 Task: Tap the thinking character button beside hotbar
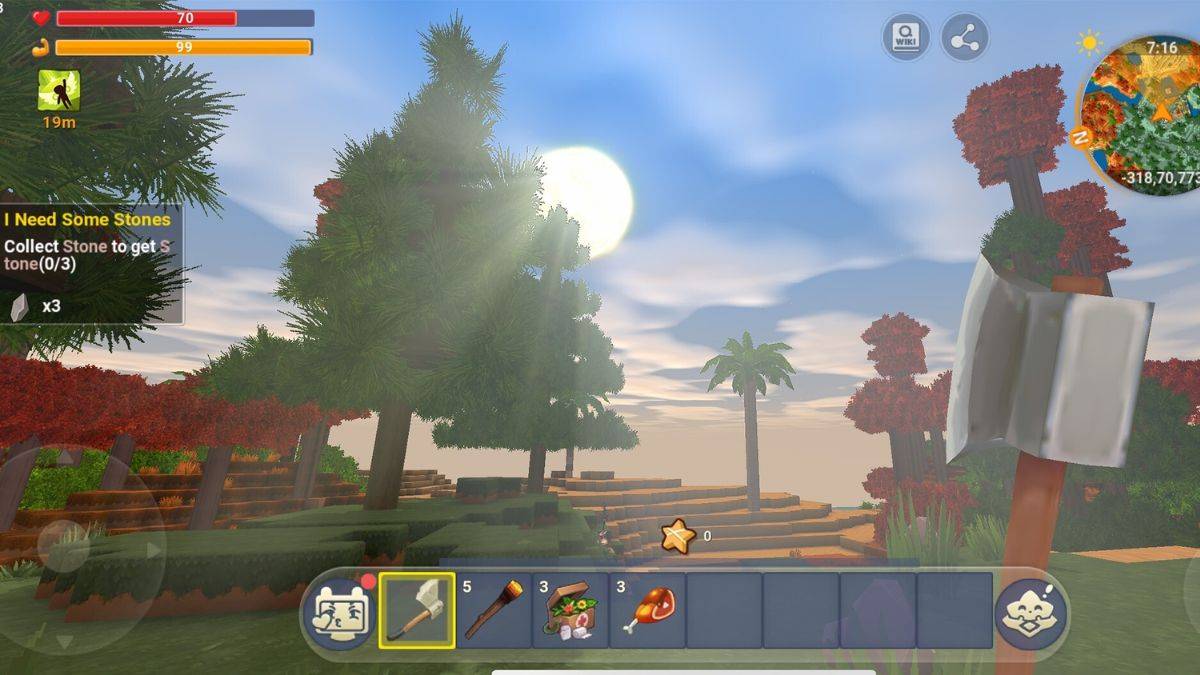coord(1030,612)
